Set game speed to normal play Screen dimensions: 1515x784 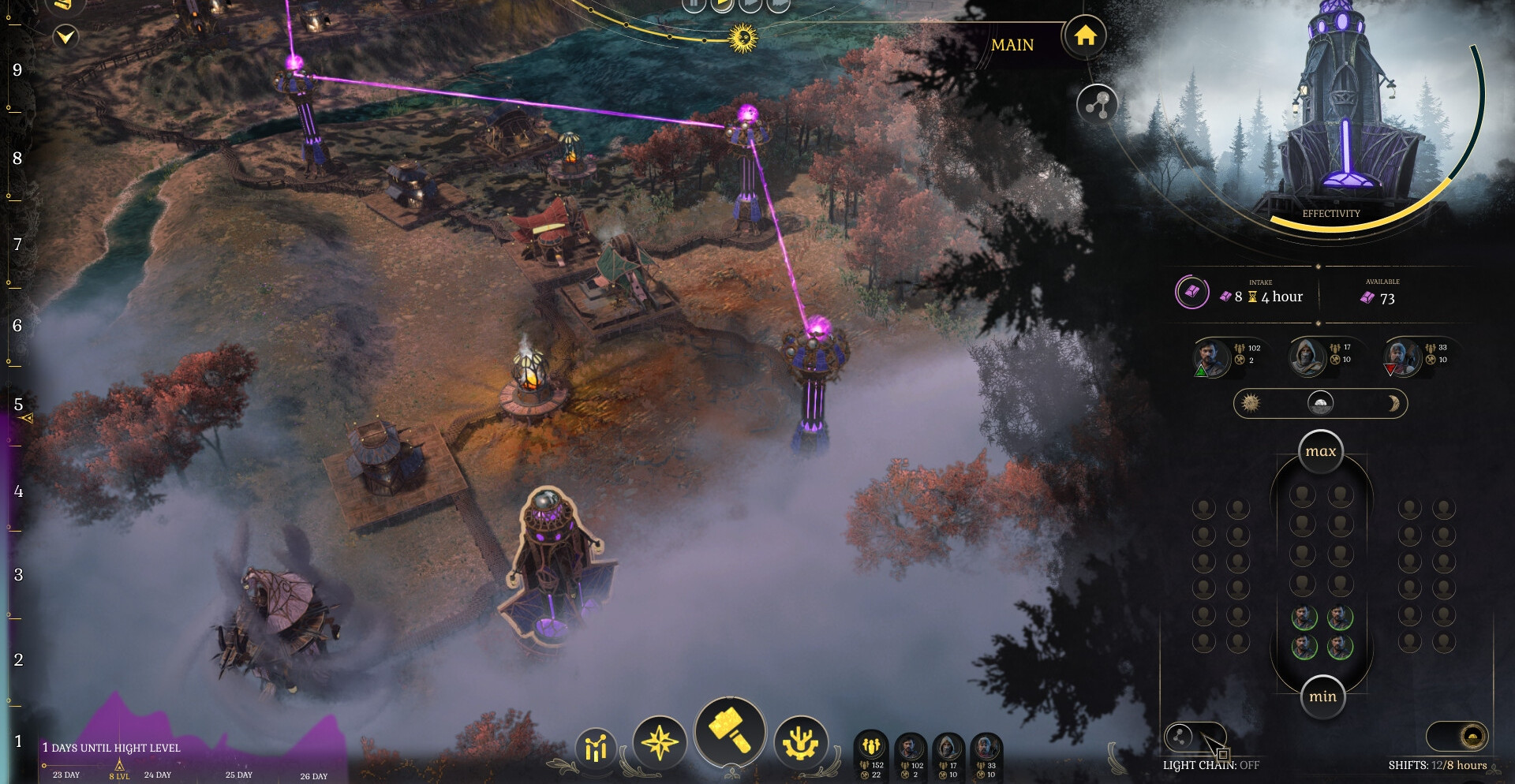point(722,4)
